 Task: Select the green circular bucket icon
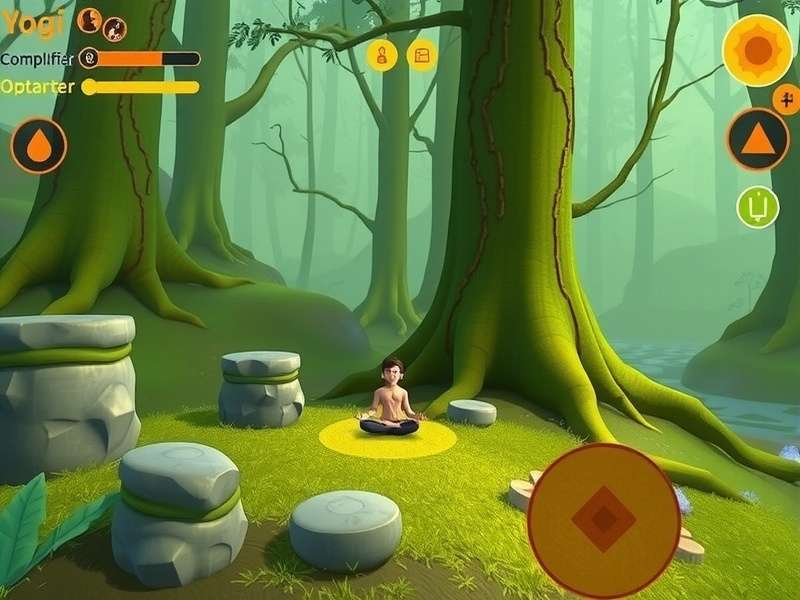[x=757, y=207]
